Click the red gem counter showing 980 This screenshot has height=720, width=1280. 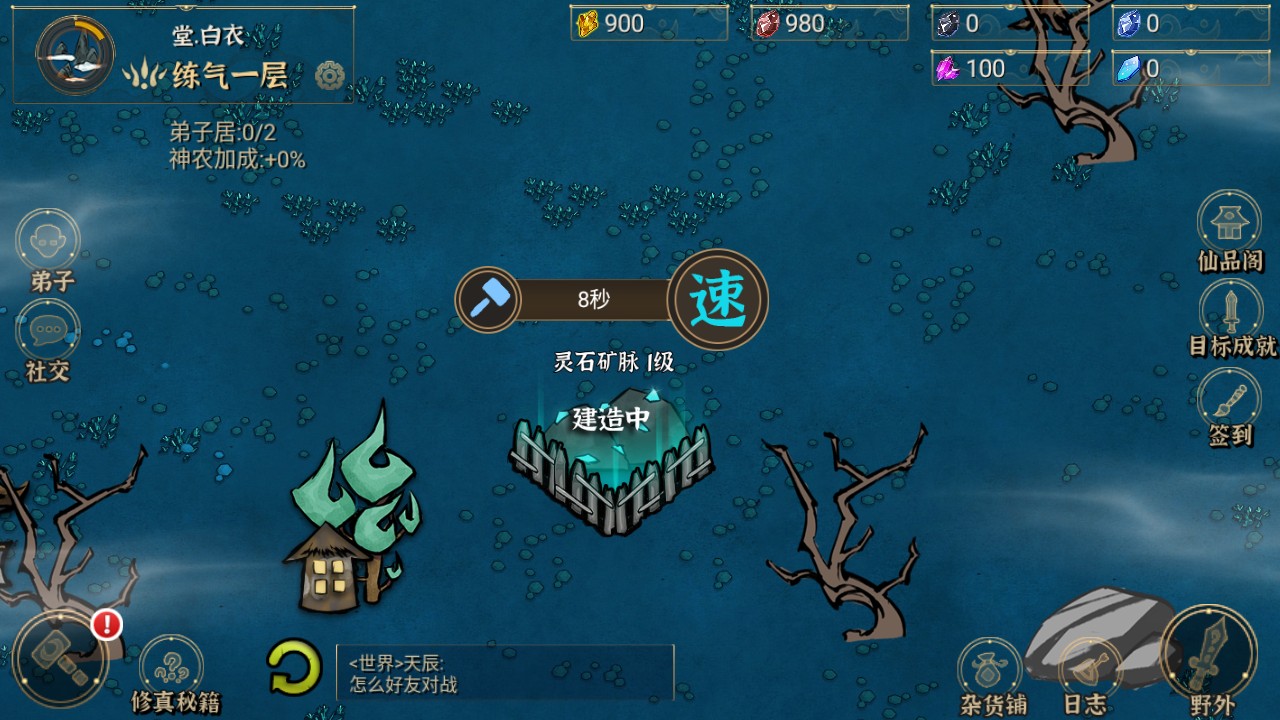(x=826, y=22)
